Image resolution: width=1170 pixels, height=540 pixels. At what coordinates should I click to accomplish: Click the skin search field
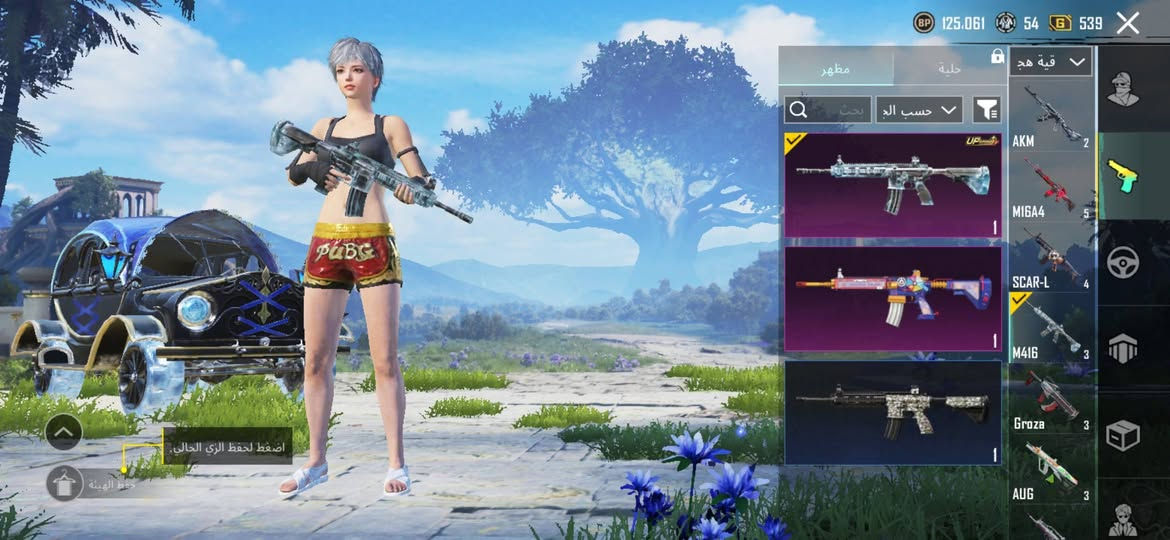828,110
